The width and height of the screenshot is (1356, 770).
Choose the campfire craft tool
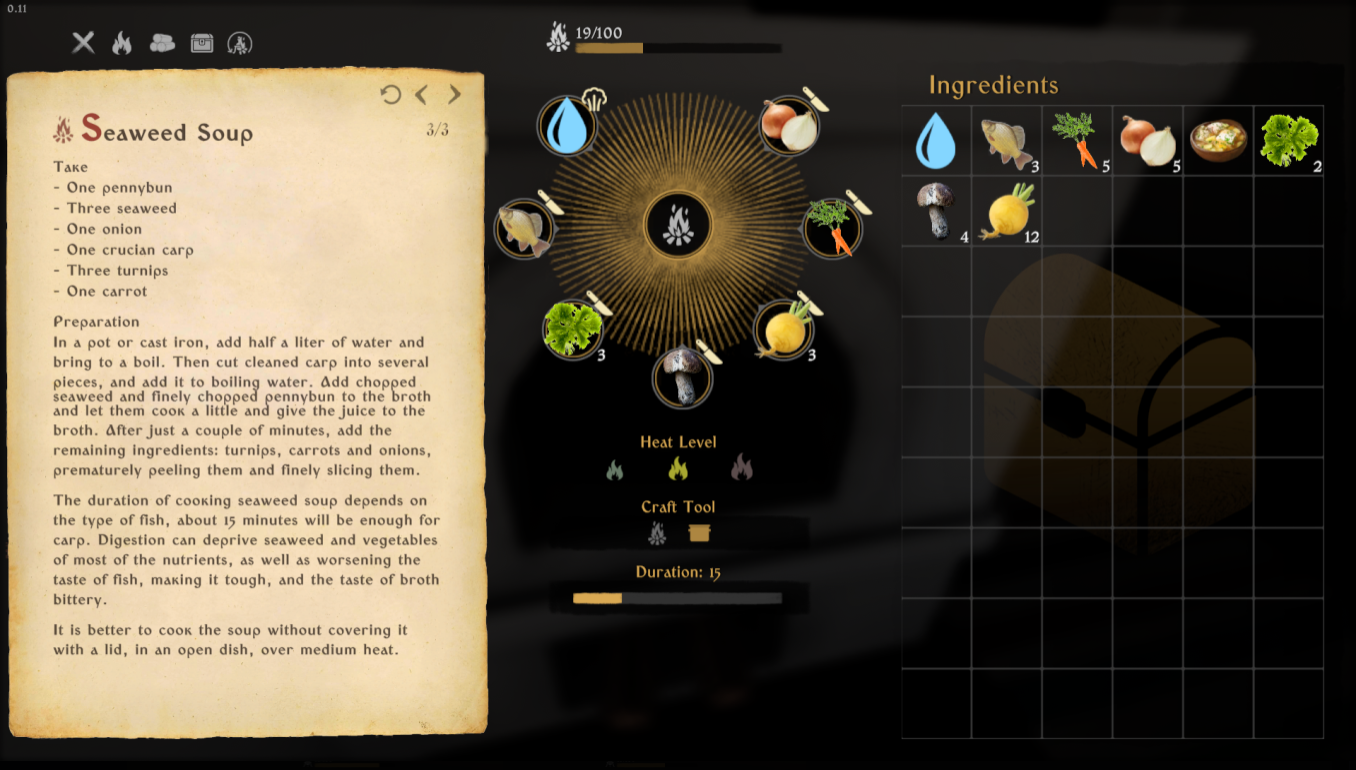pos(657,533)
